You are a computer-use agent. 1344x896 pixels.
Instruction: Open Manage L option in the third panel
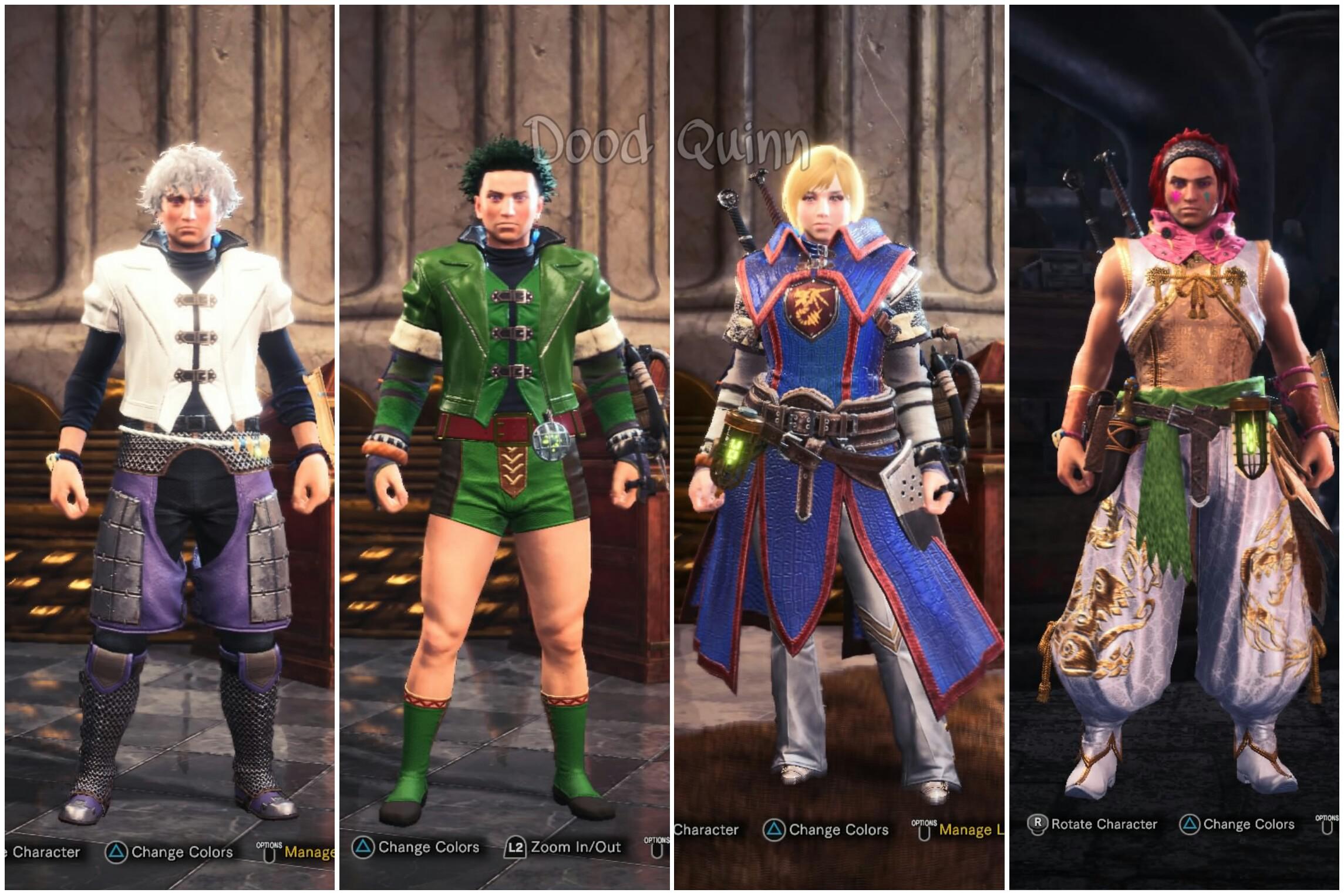972,830
